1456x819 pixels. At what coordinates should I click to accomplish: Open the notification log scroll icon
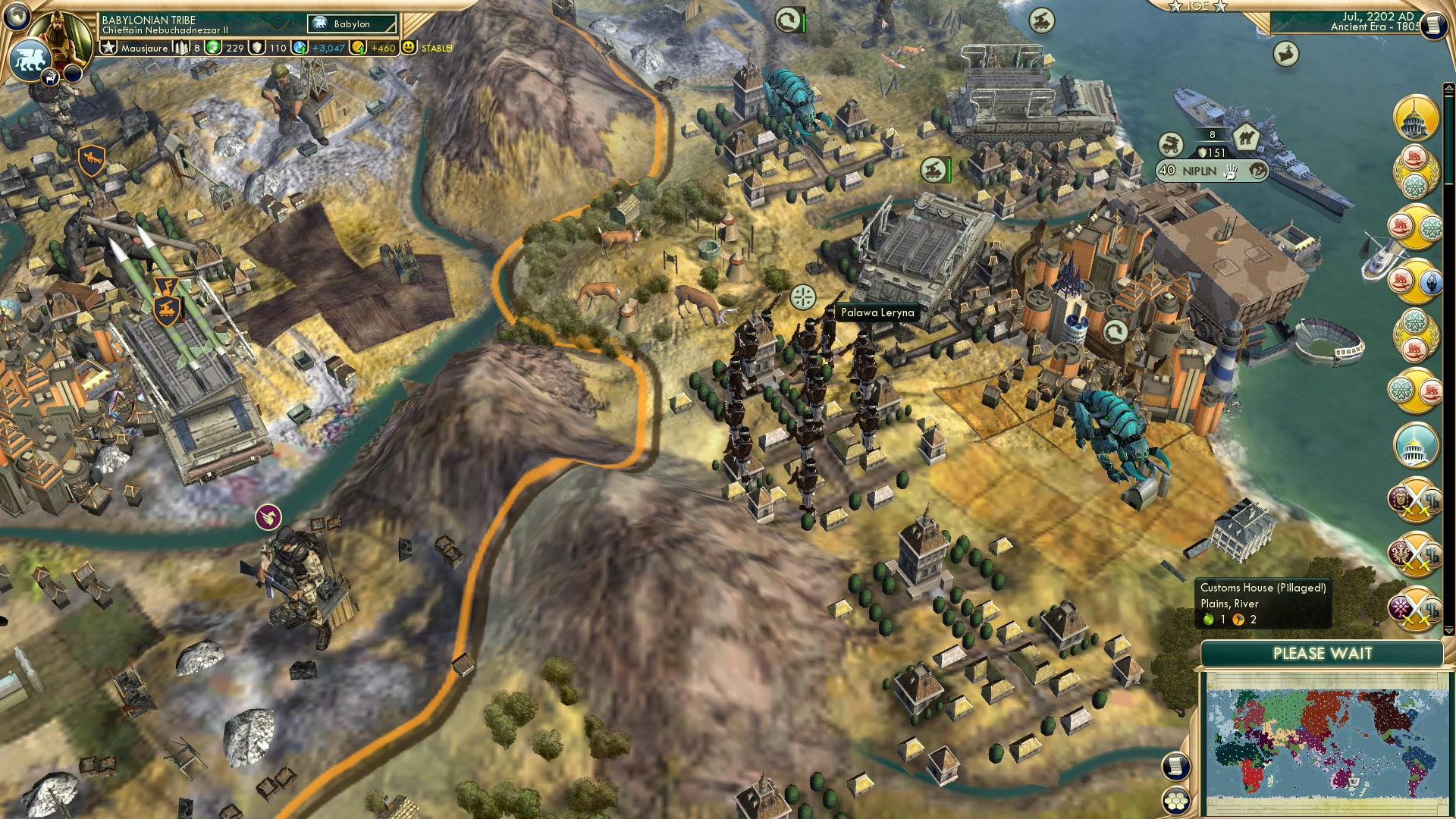pos(1174,767)
